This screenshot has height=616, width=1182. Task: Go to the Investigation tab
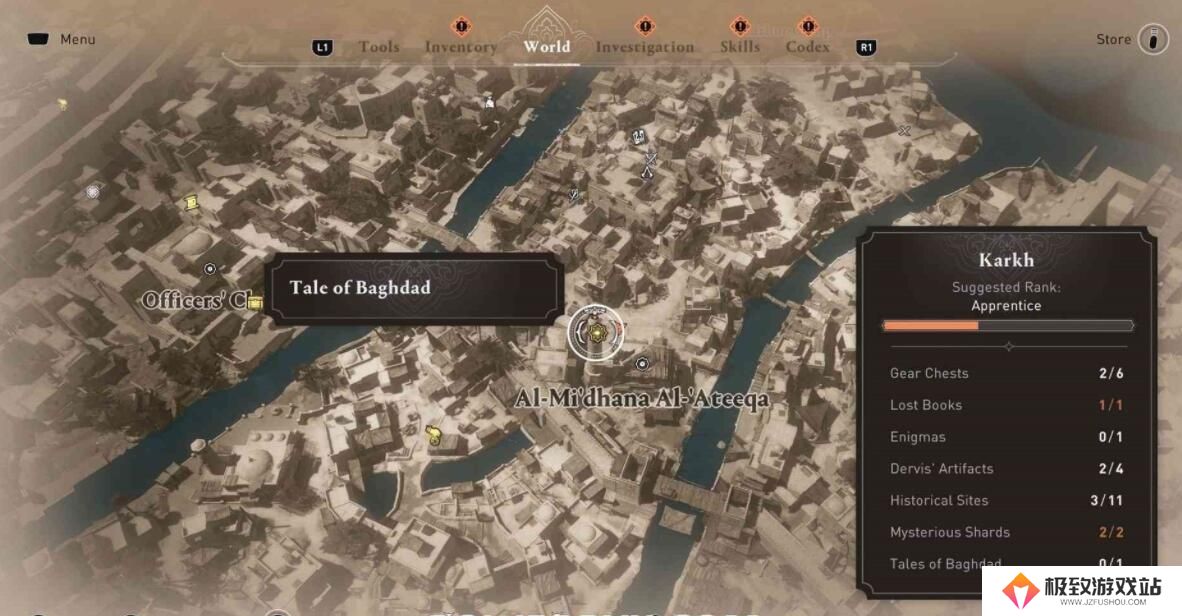click(644, 47)
